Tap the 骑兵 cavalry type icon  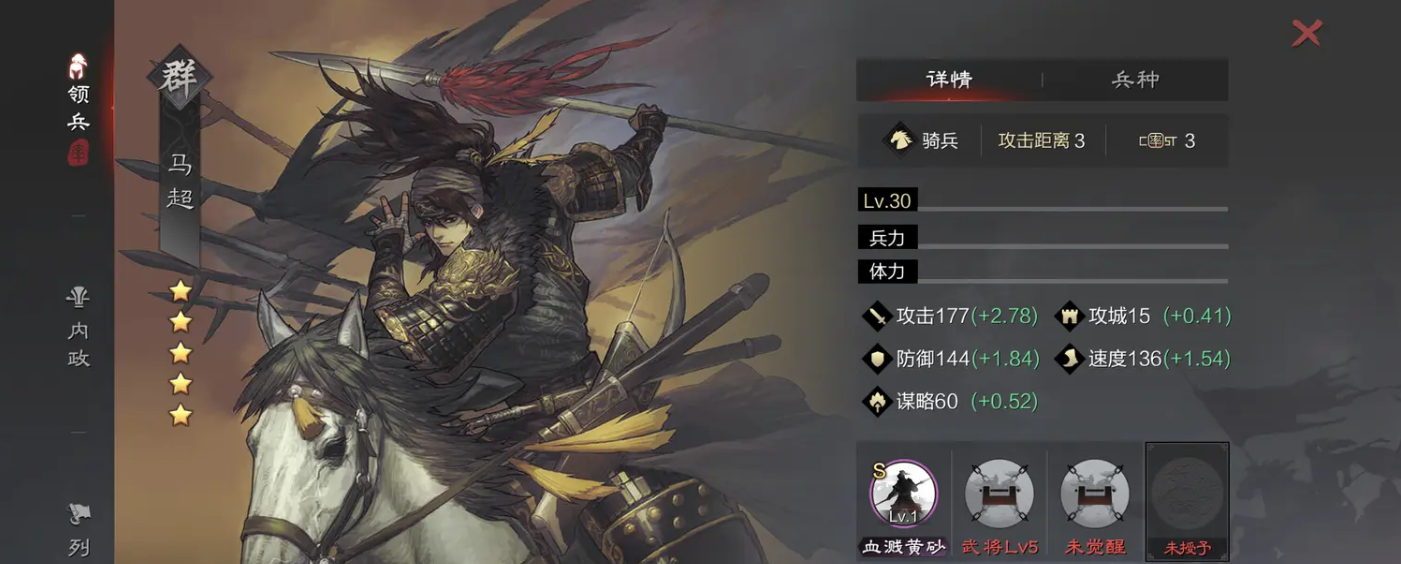(900, 140)
